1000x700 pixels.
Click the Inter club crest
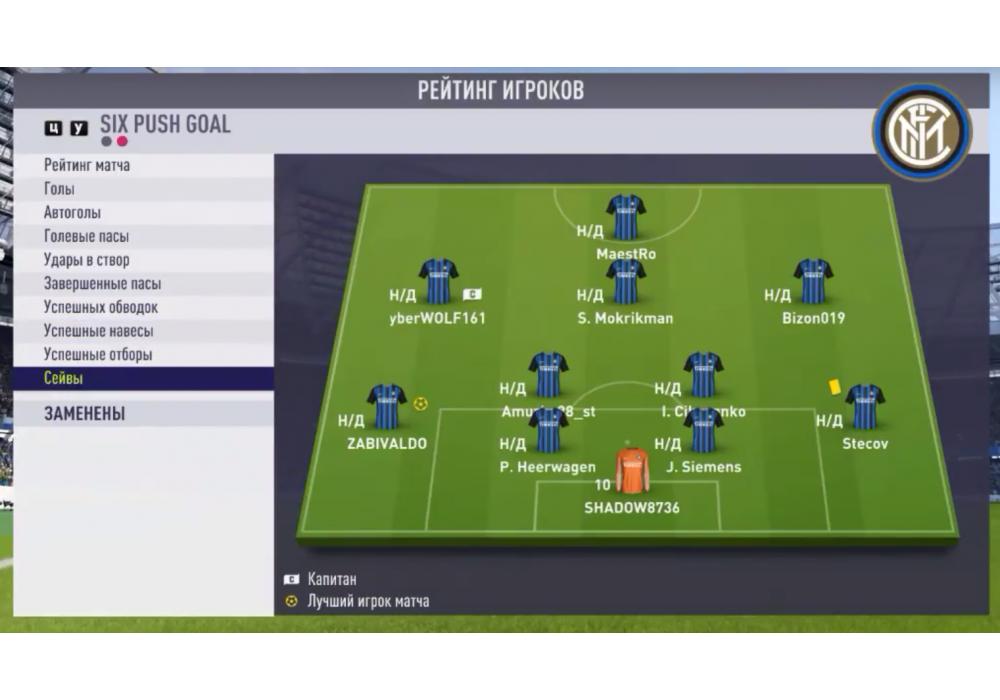coord(921,131)
